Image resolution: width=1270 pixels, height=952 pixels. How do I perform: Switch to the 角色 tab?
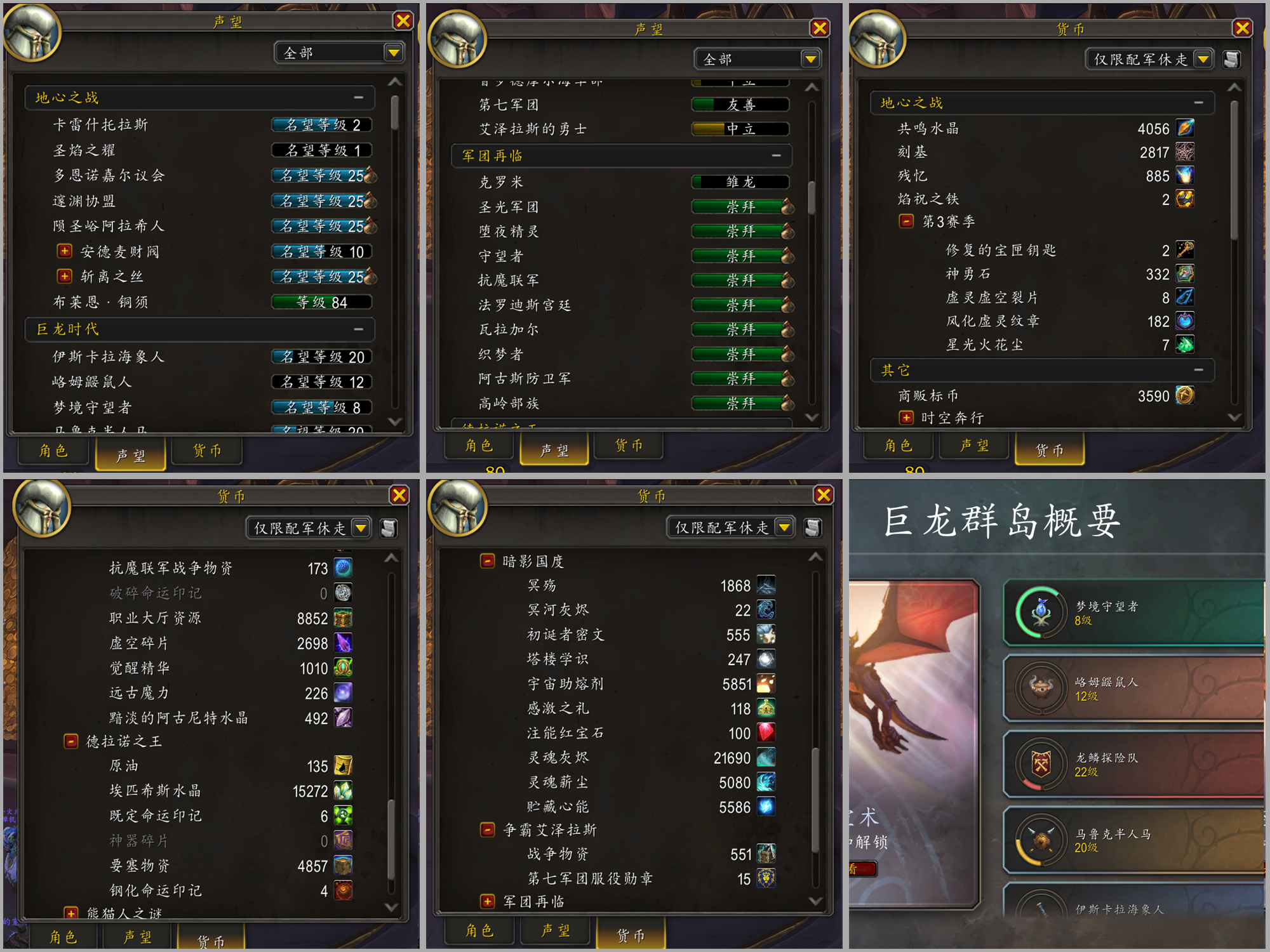pos(53,451)
